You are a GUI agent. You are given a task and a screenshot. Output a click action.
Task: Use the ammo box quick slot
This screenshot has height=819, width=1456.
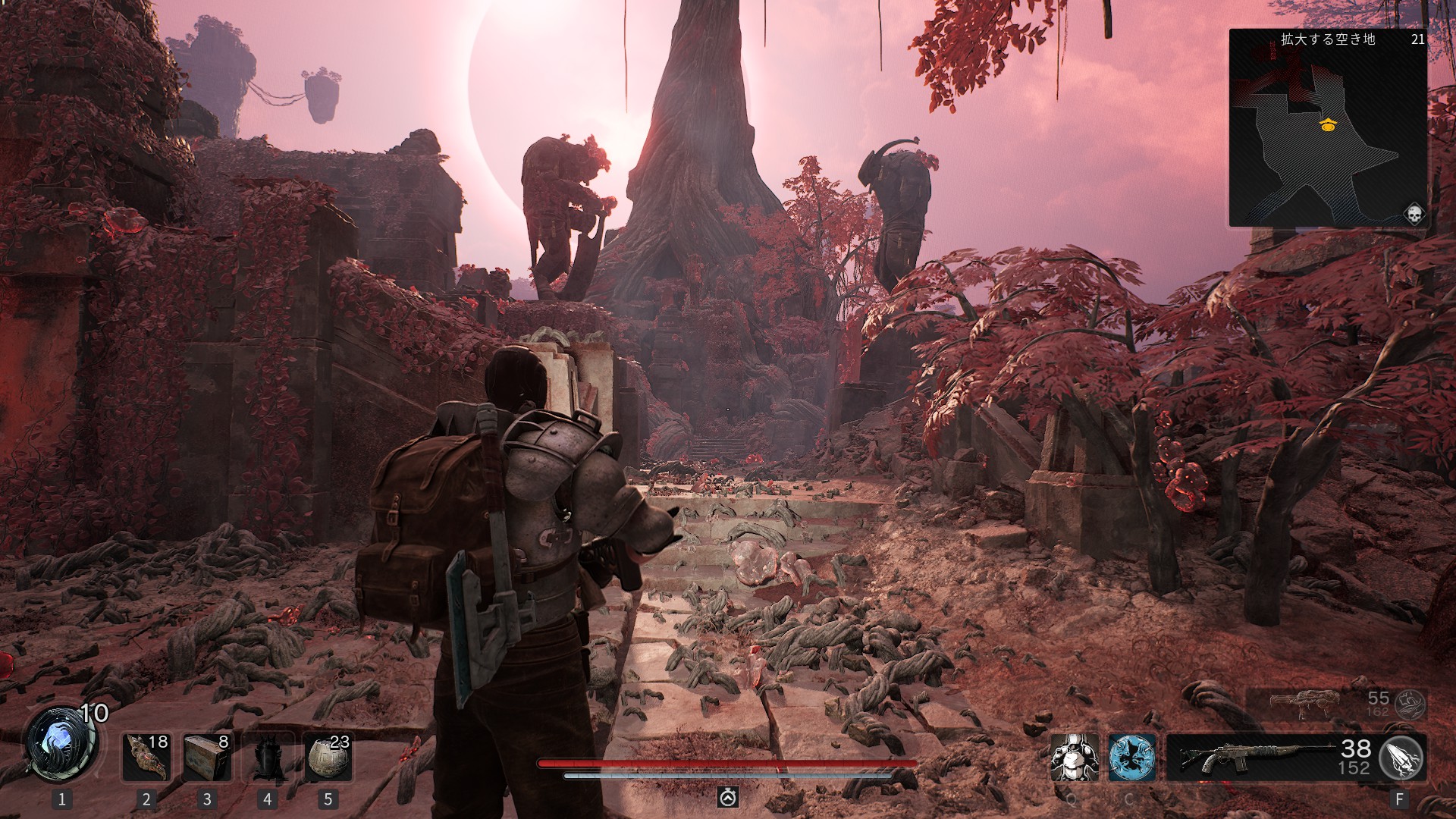point(207,757)
